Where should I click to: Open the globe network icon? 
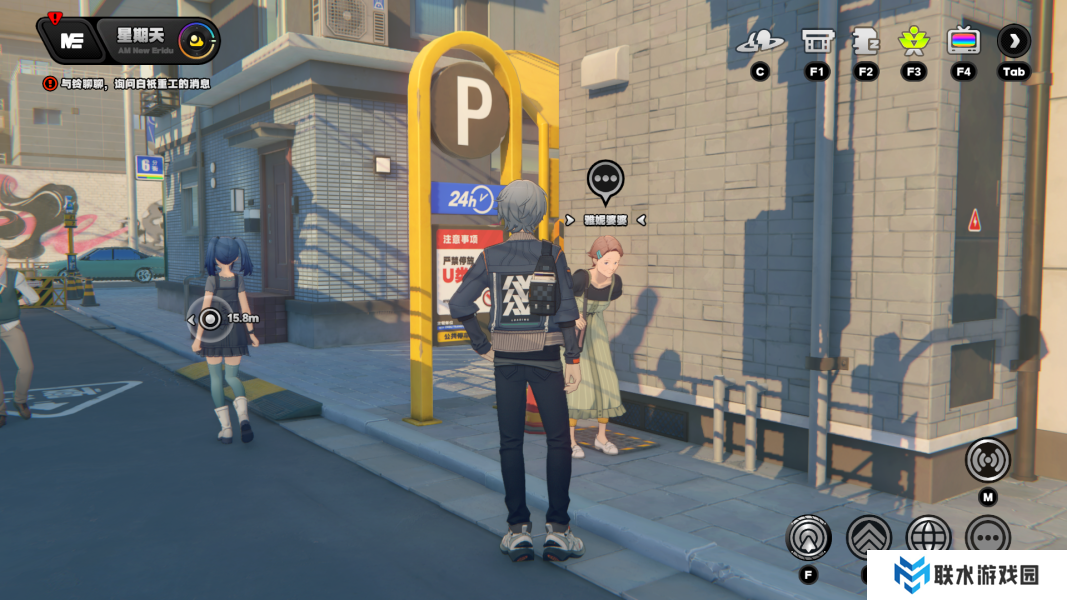(928, 538)
